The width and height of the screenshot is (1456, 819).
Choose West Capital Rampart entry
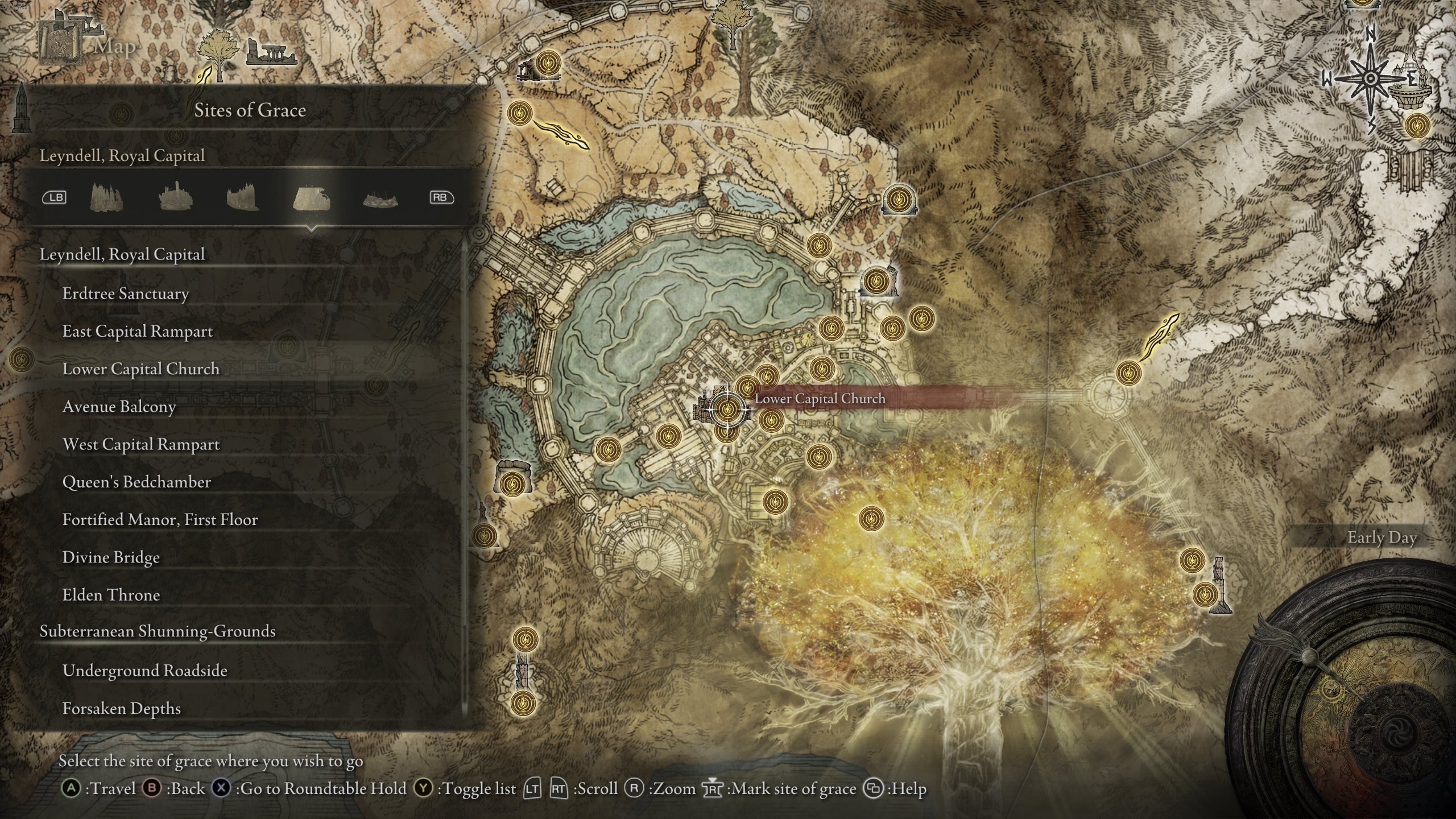(140, 445)
